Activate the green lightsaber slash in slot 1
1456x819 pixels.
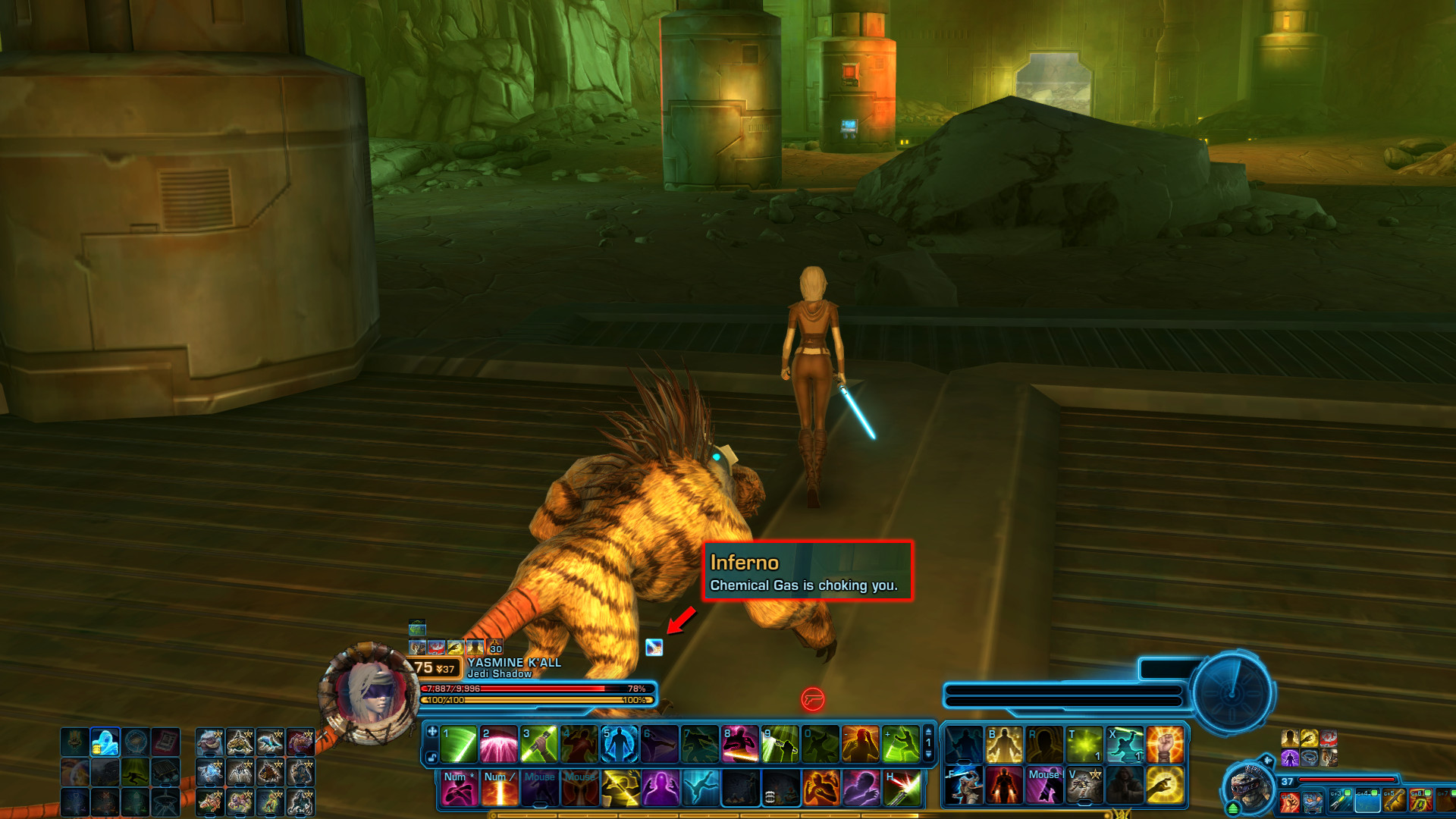[459, 744]
